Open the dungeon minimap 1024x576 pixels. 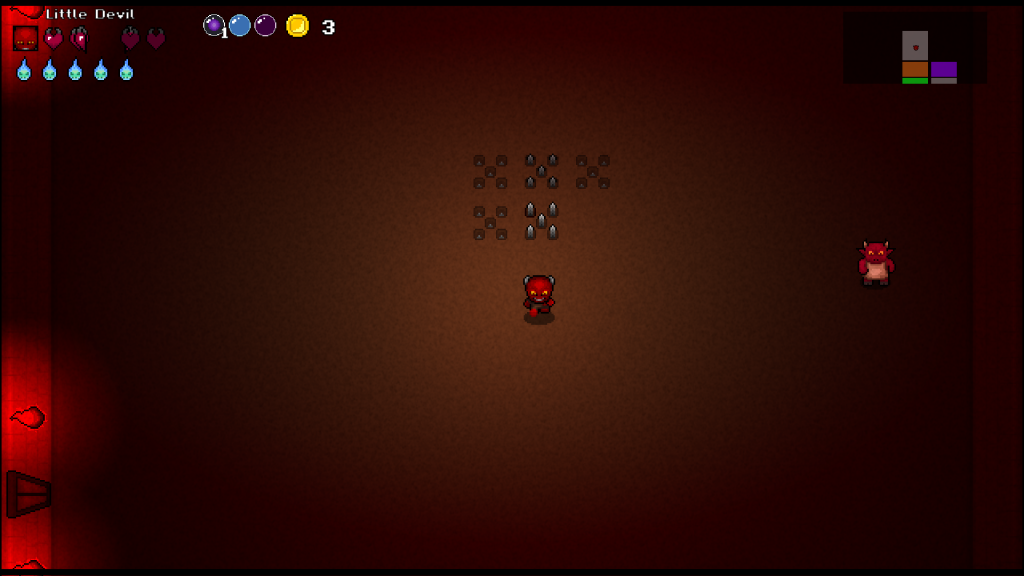[915, 48]
